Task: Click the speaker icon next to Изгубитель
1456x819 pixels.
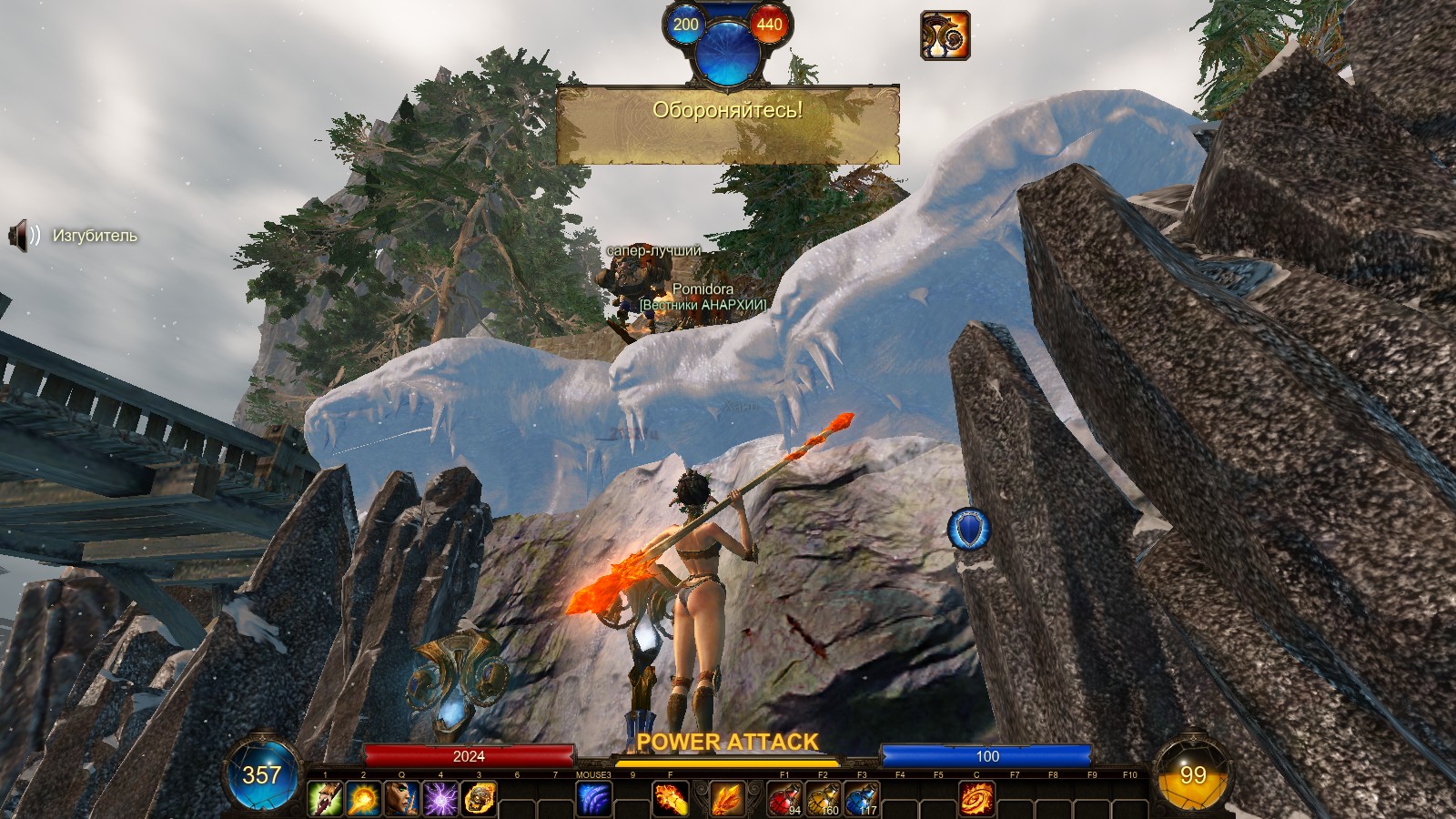Action: 23,236
